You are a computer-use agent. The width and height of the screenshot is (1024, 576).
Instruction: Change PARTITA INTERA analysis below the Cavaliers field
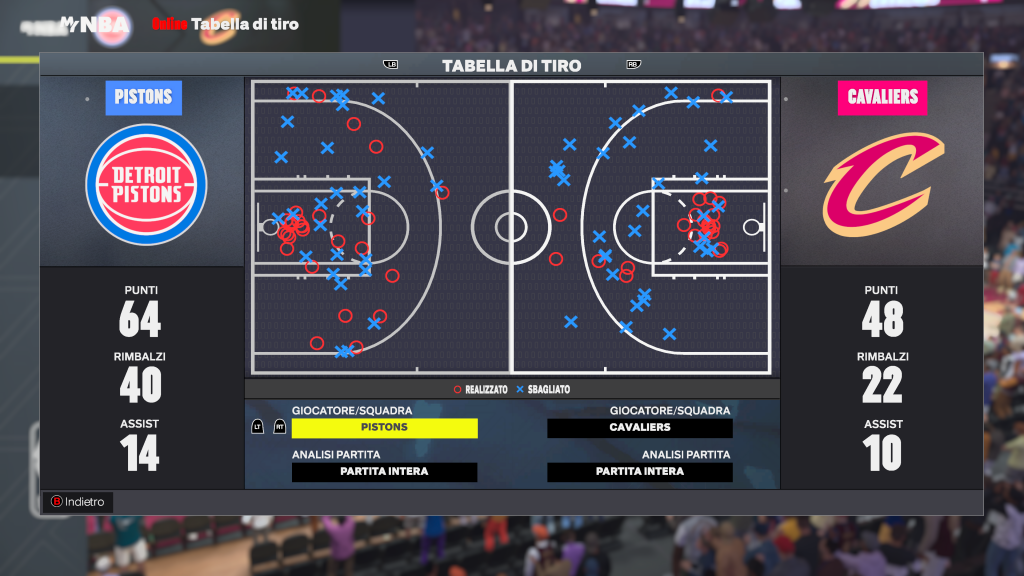pos(640,472)
